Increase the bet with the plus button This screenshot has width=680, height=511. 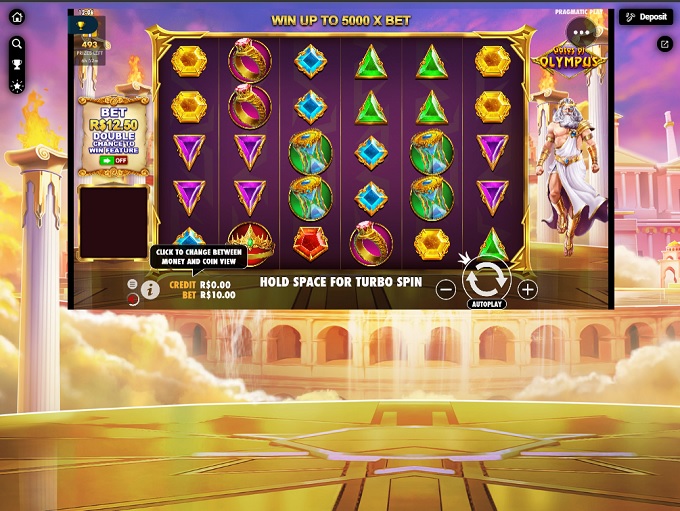point(527,290)
